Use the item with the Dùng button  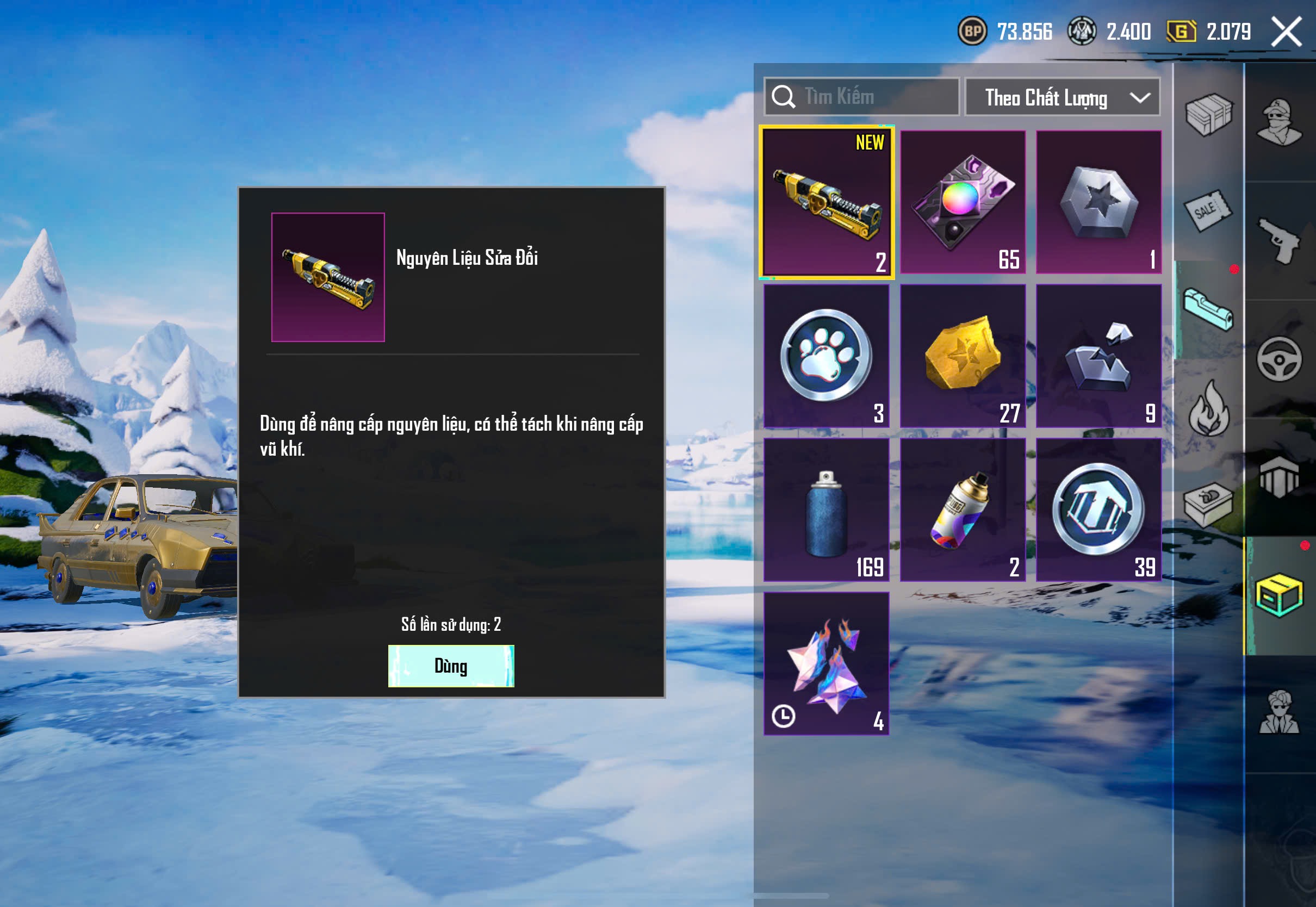(x=451, y=666)
